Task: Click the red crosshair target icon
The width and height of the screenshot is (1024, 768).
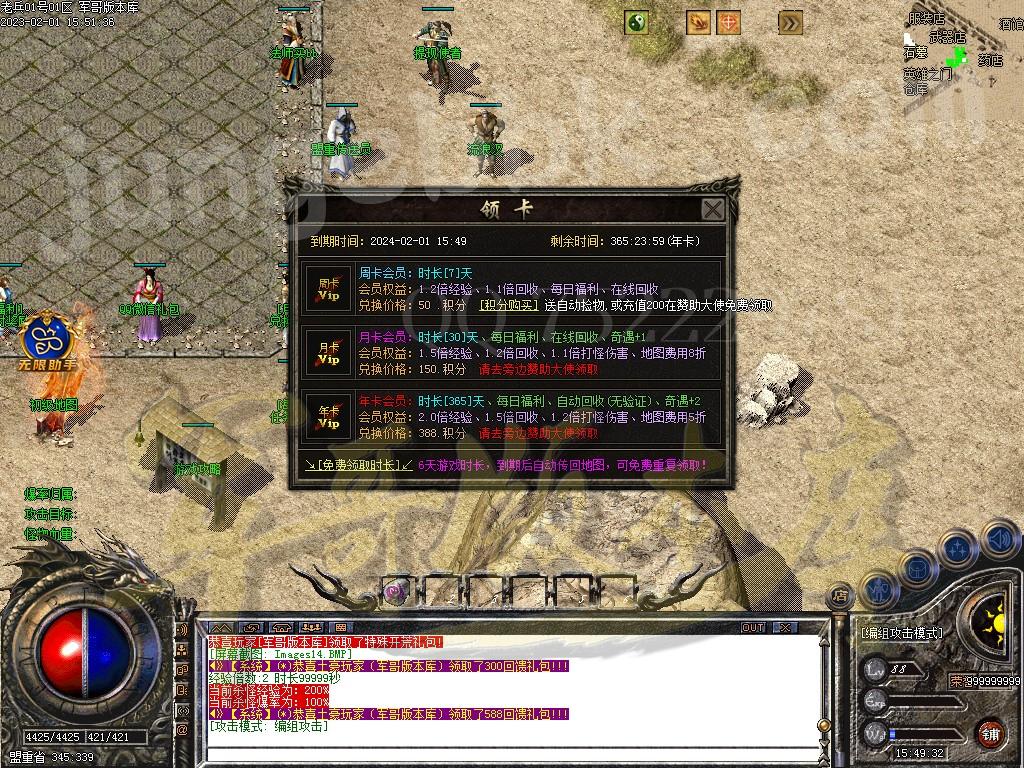Action: tap(730, 22)
